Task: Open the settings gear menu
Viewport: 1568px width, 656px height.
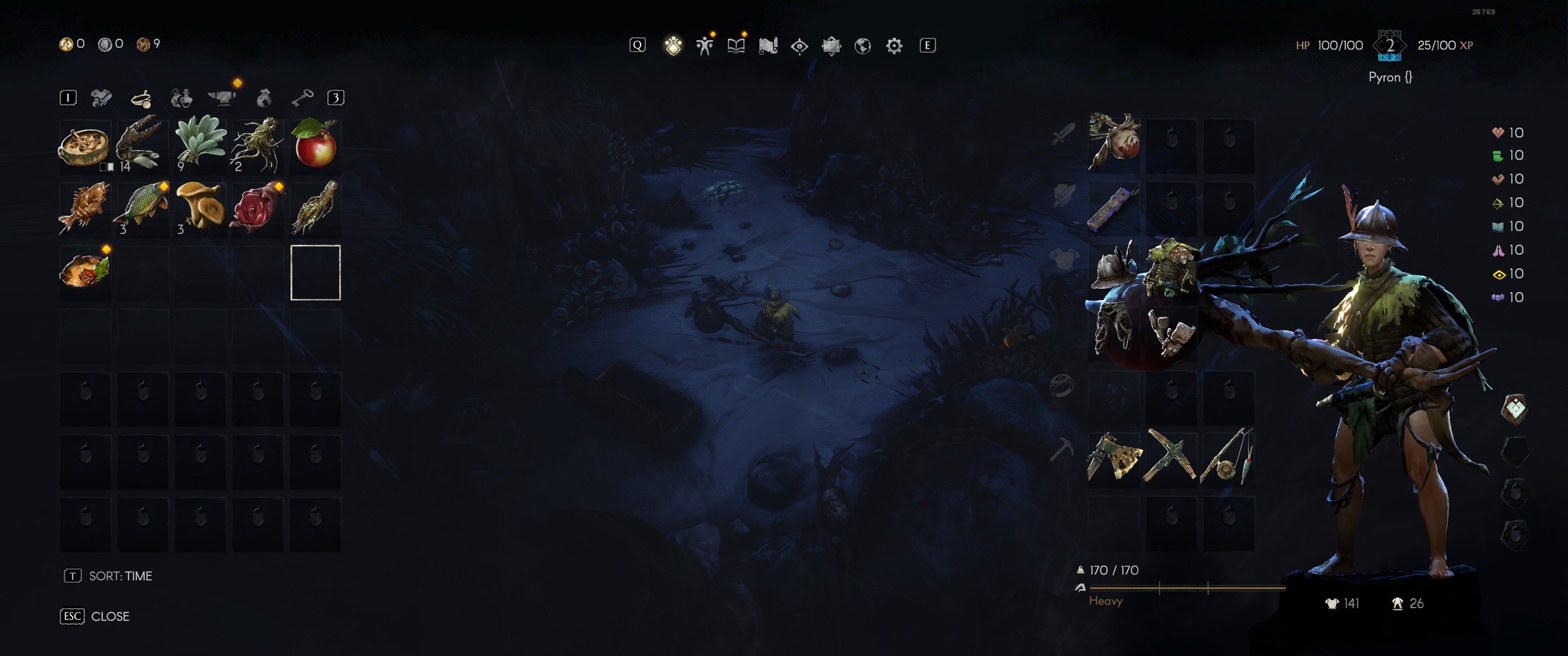Action: click(893, 46)
